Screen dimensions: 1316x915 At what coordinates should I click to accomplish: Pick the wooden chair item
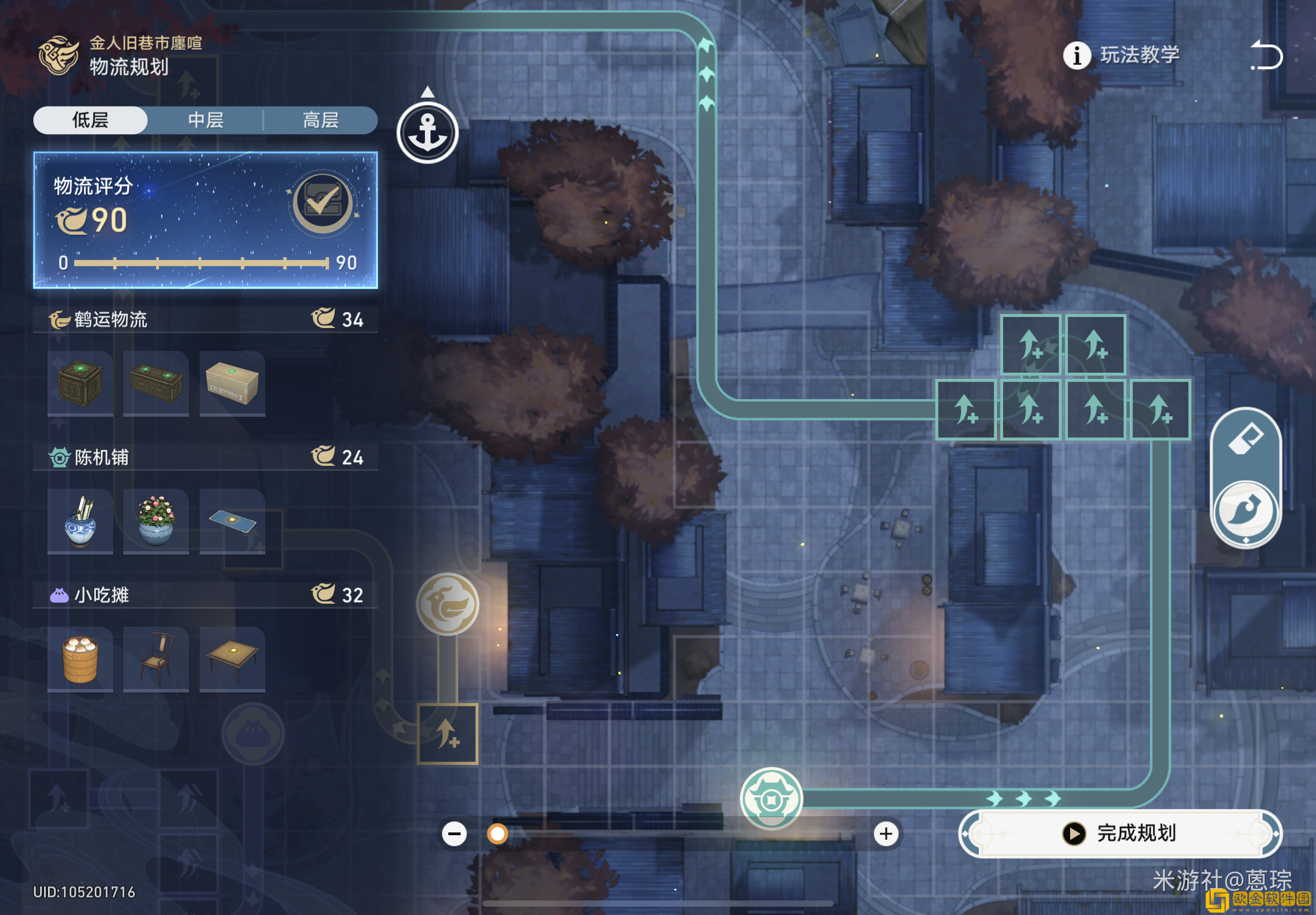pos(156,659)
